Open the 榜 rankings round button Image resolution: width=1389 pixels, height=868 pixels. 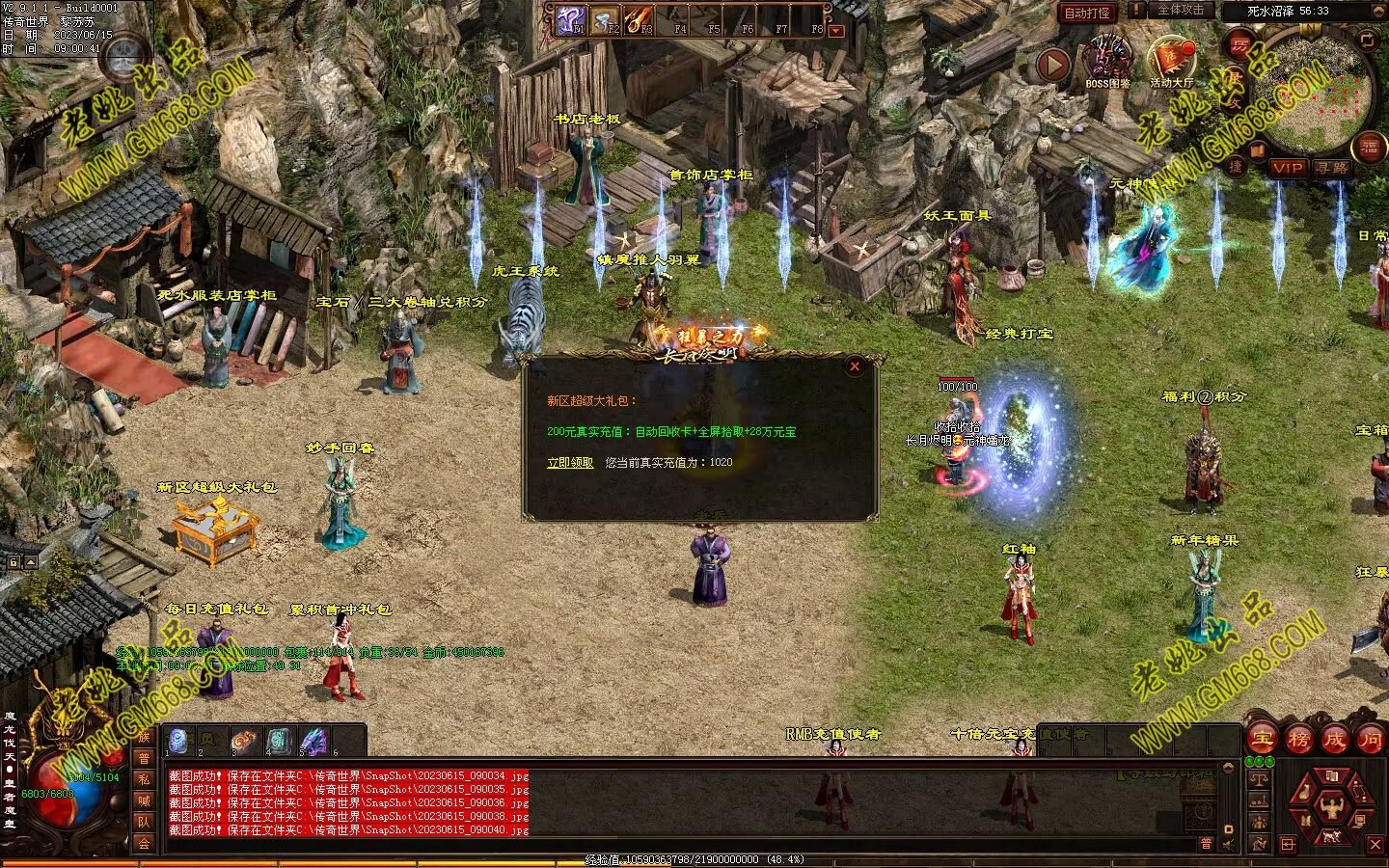pos(1298,740)
